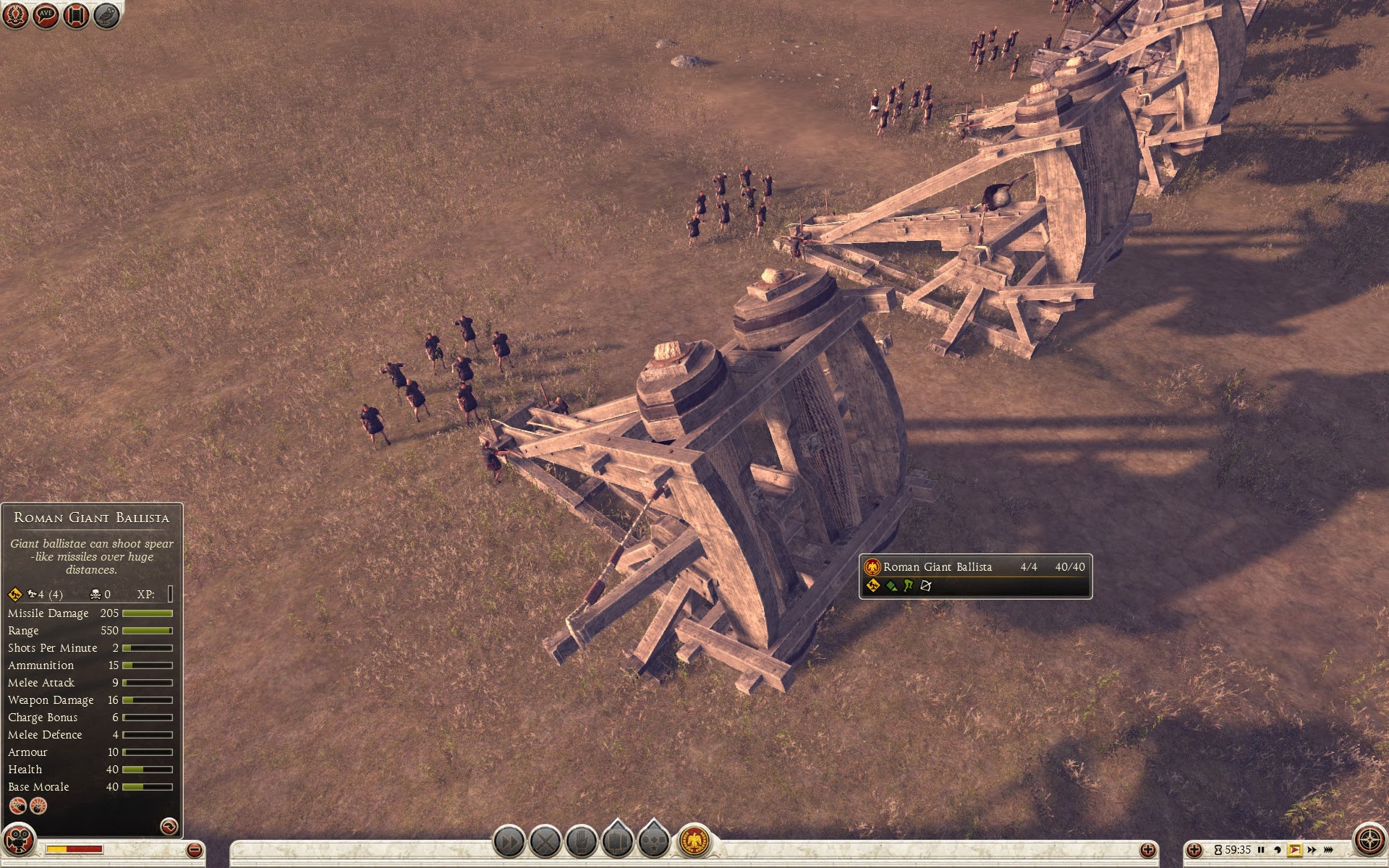Viewport: 1389px width, 868px height.
Task: Activate the explosive shot ability icon
Action: [38, 805]
